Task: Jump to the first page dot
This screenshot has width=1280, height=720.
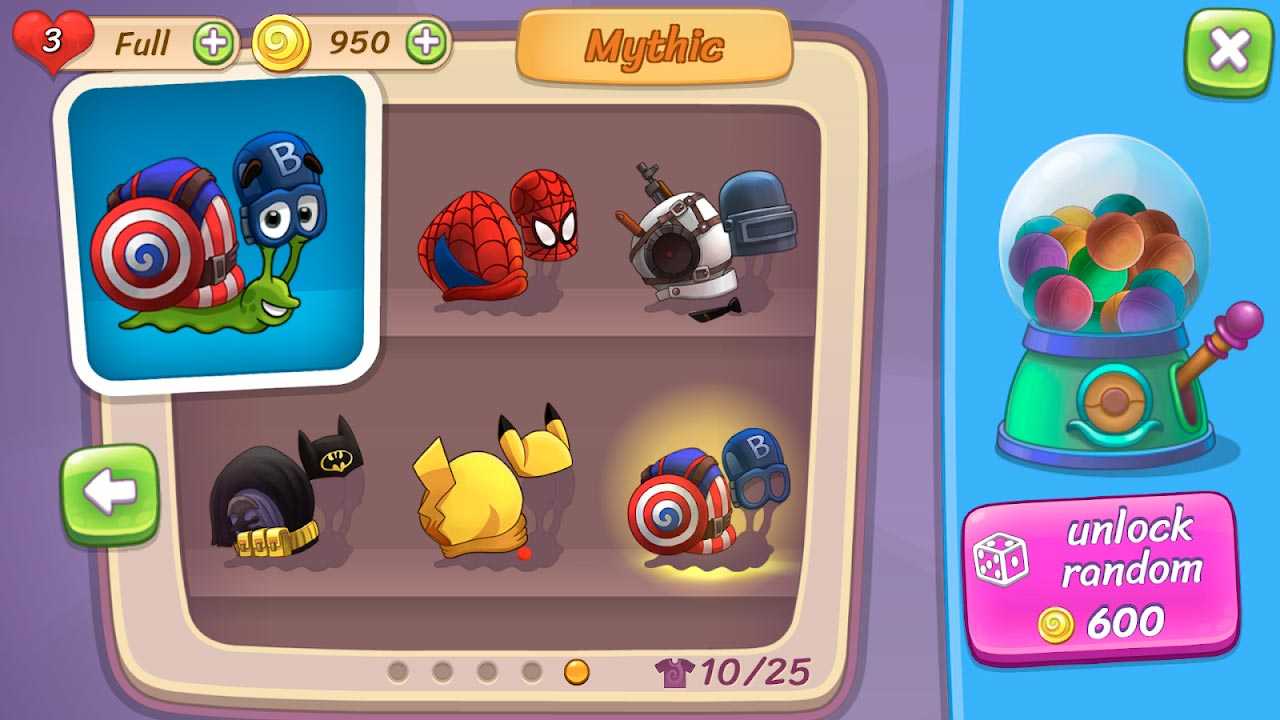Action: 398,671
